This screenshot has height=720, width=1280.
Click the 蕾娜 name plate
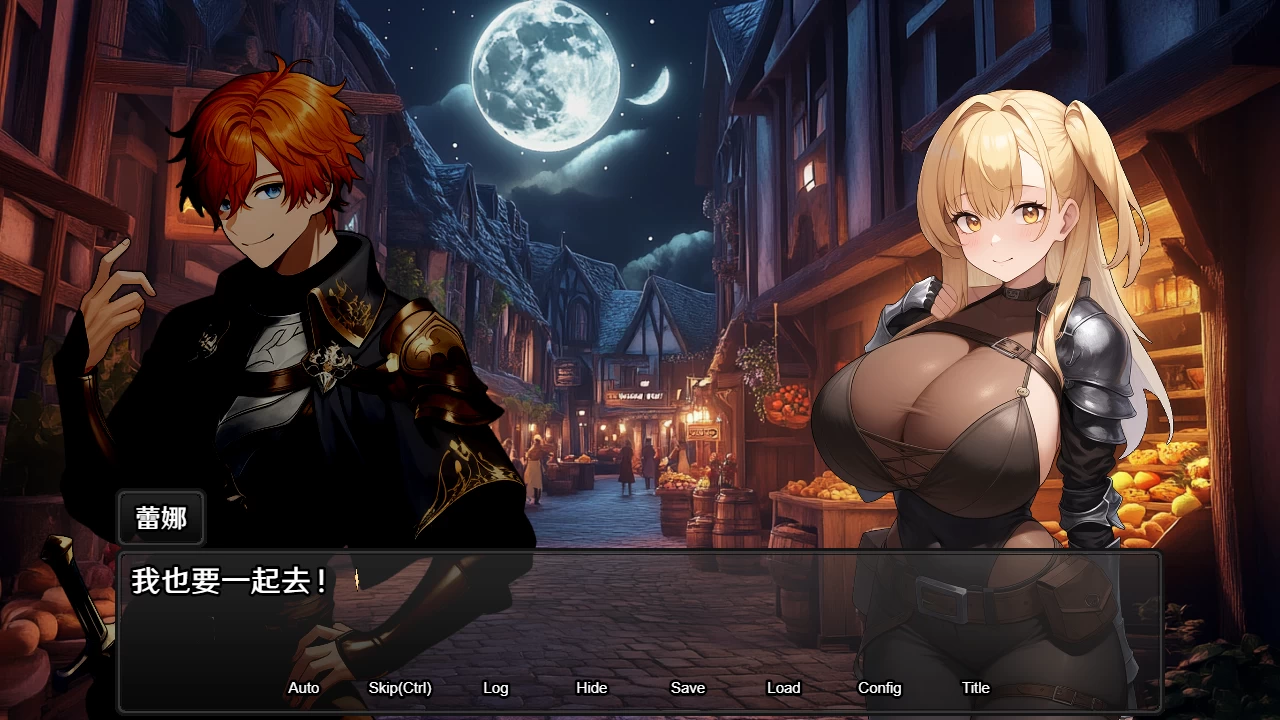[x=160, y=518]
